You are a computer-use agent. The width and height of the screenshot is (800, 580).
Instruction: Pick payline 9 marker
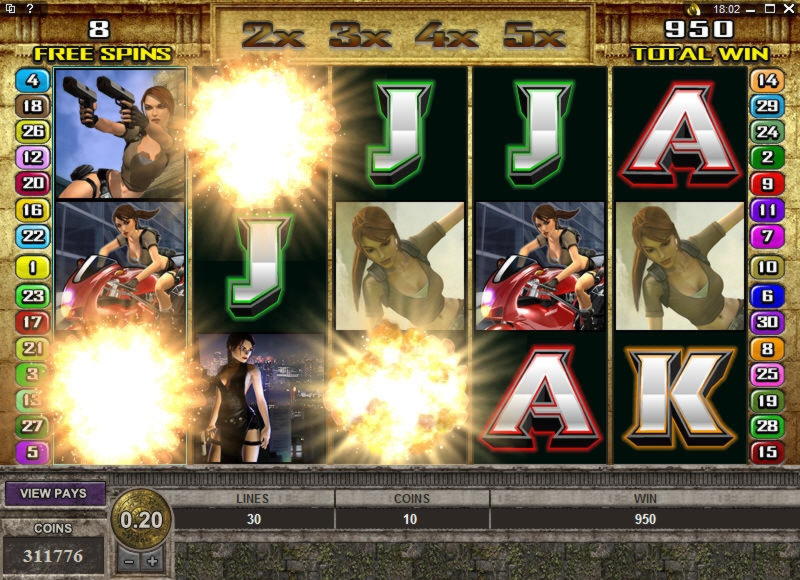click(767, 183)
